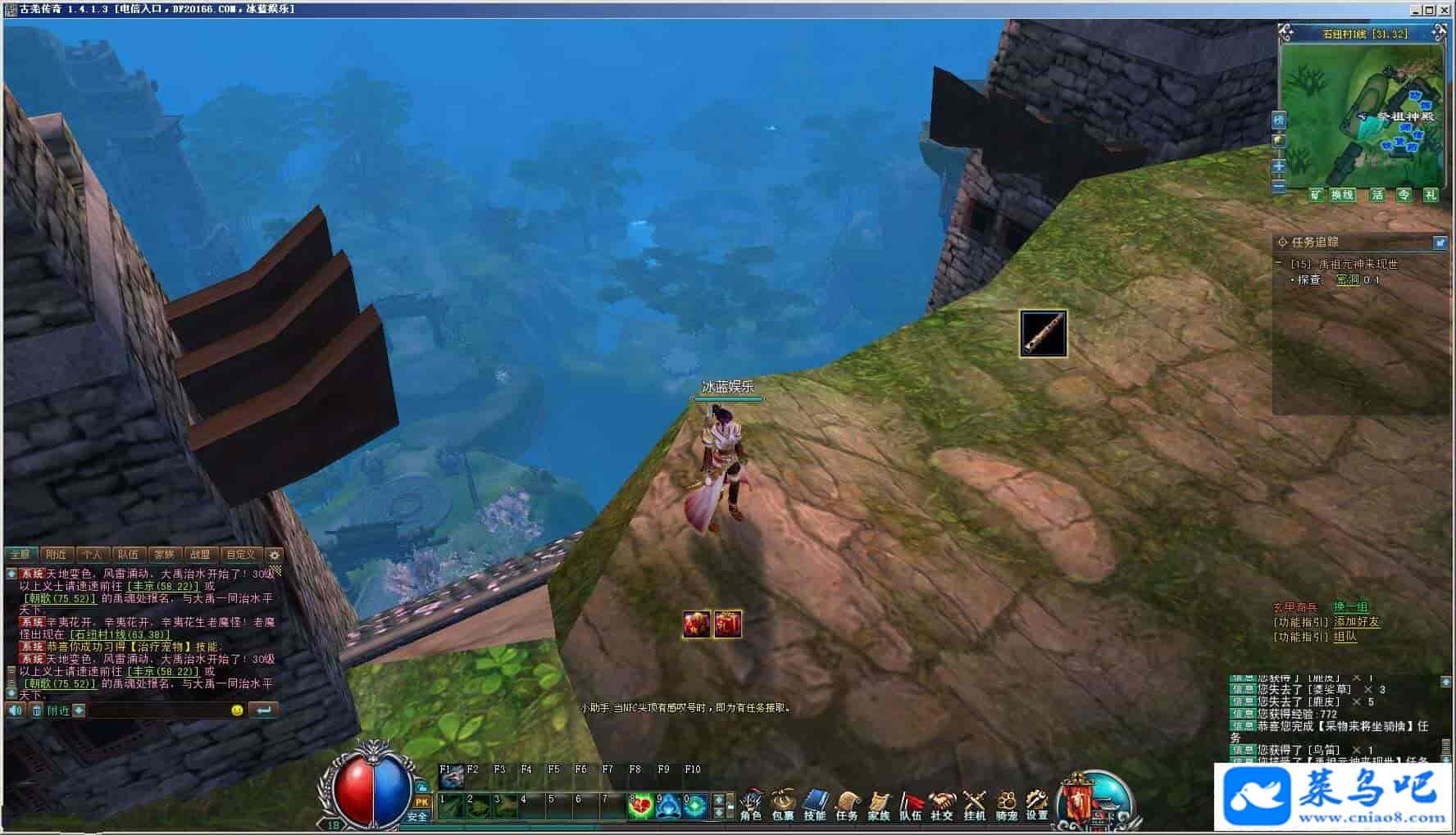1456x835 pixels.
Task: Click the 窑洞 quest tracker link
Action: 1348,280
